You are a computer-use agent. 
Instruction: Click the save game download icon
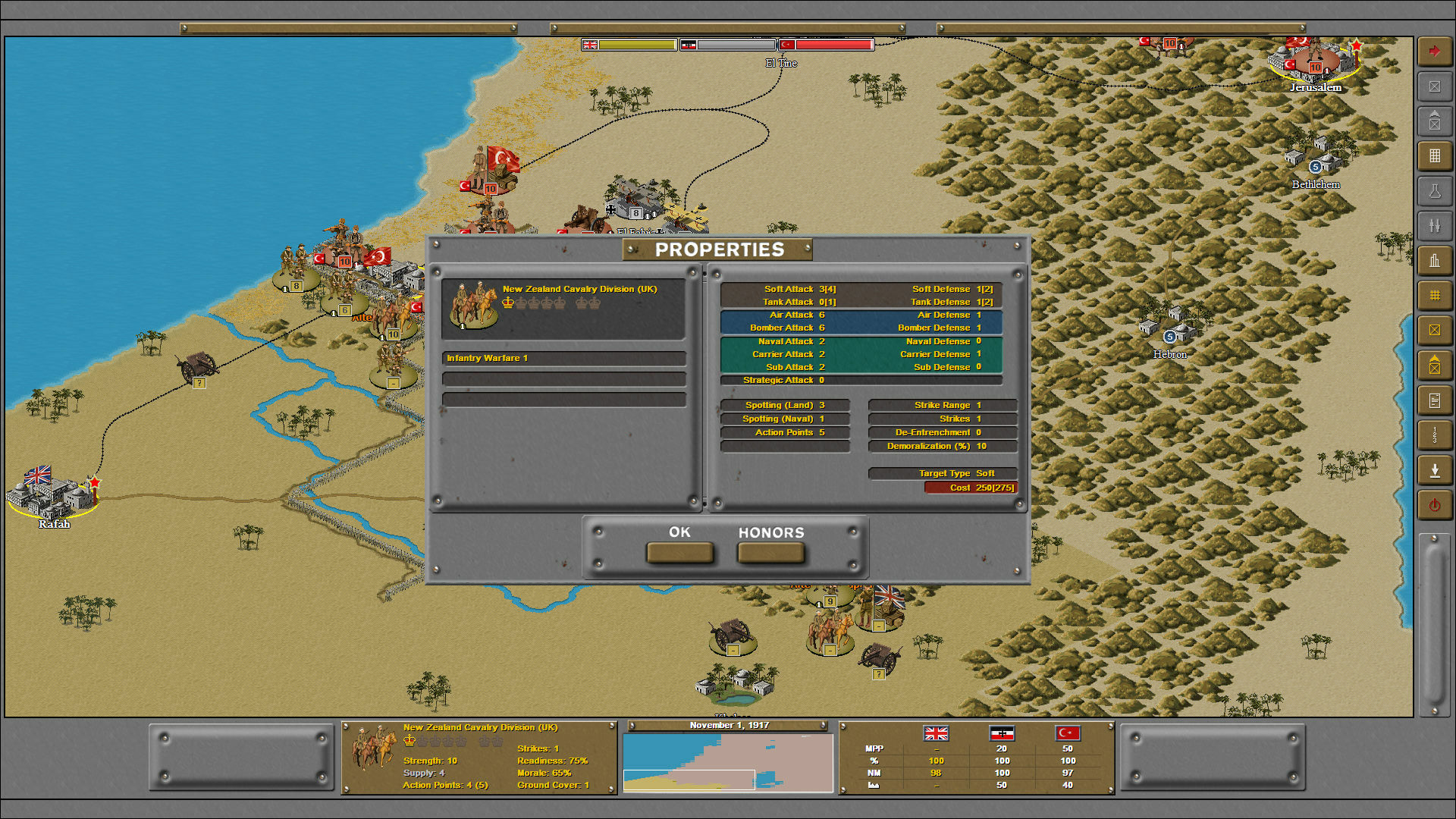pos(1435,469)
